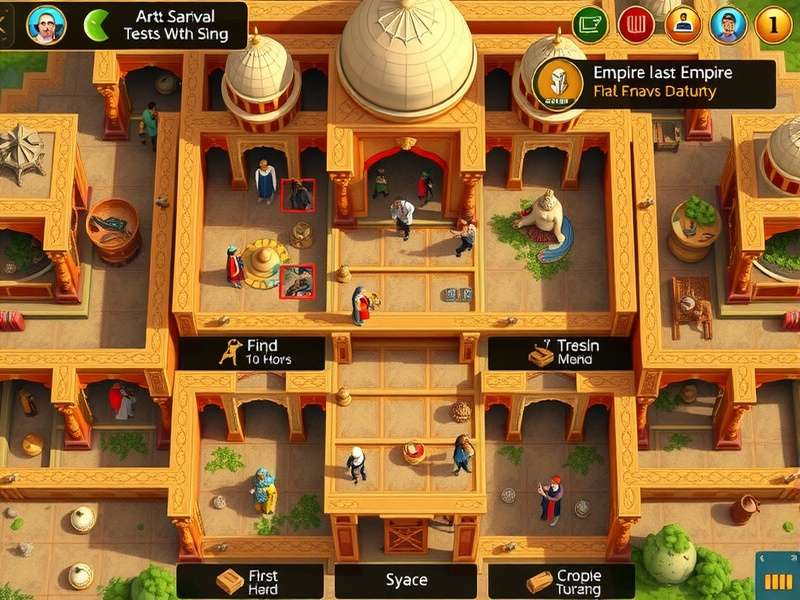Image resolution: width=800 pixels, height=600 pixels.
Task: Open the green flag icon button
Action: pos(590,24)
